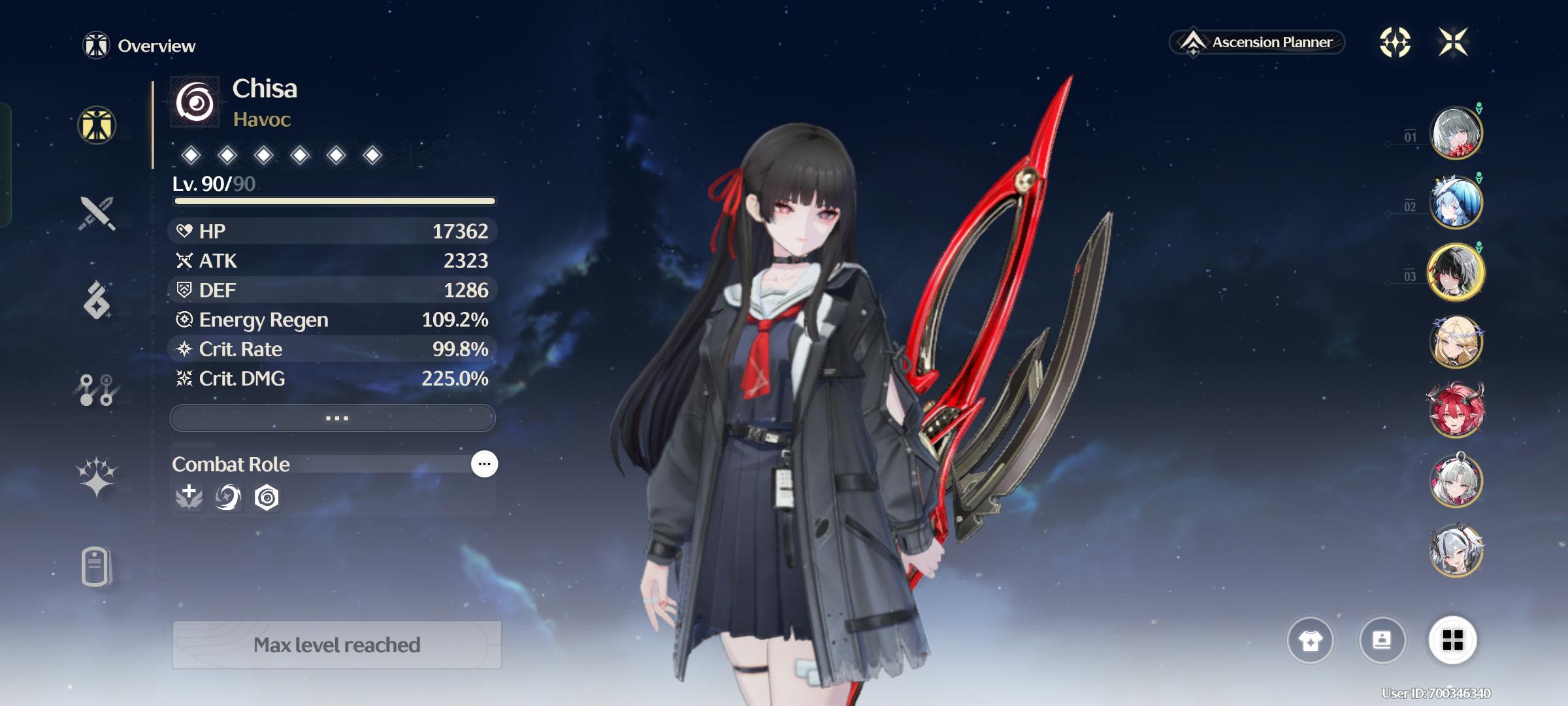The image size is (1568, 706).
Task: Click the four-pointed star icon beside Ascension Planner
Action: pyautogui.click(x=1395, y=42)
